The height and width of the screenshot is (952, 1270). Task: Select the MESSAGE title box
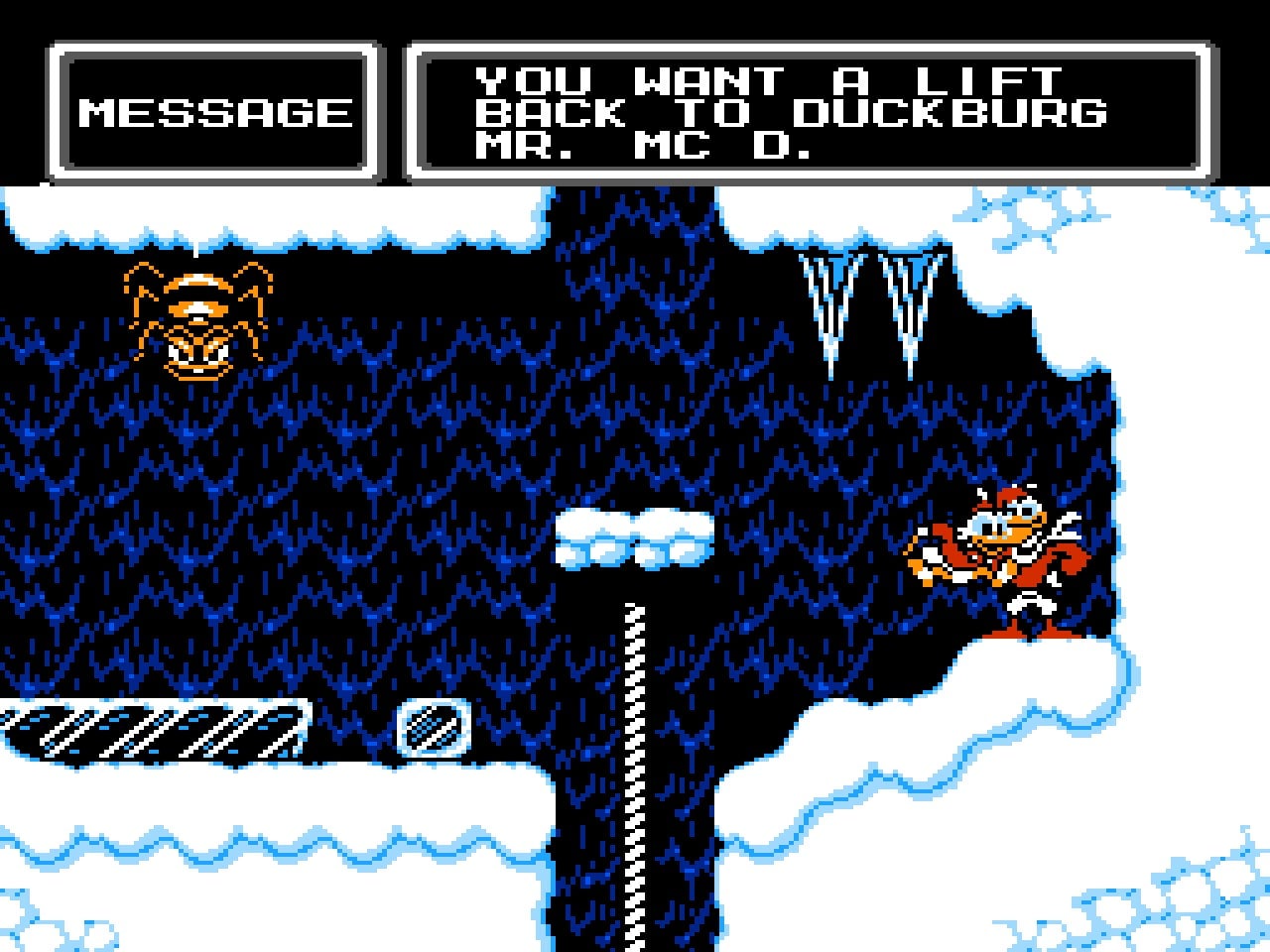[x=213, y=112]
